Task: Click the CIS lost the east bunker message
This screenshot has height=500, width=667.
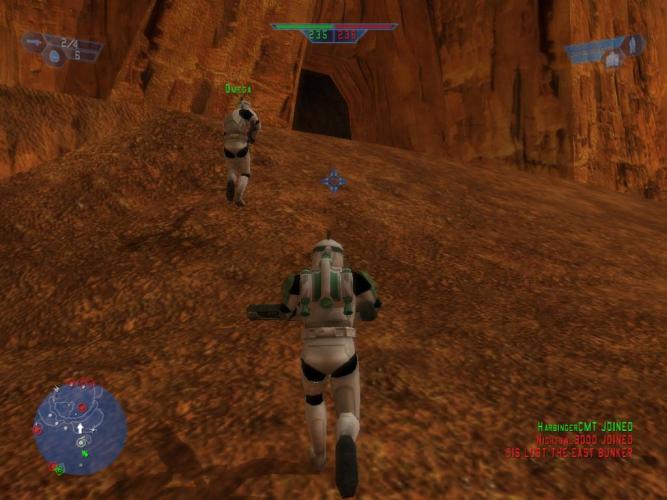Action: click(x=569, y=452)
